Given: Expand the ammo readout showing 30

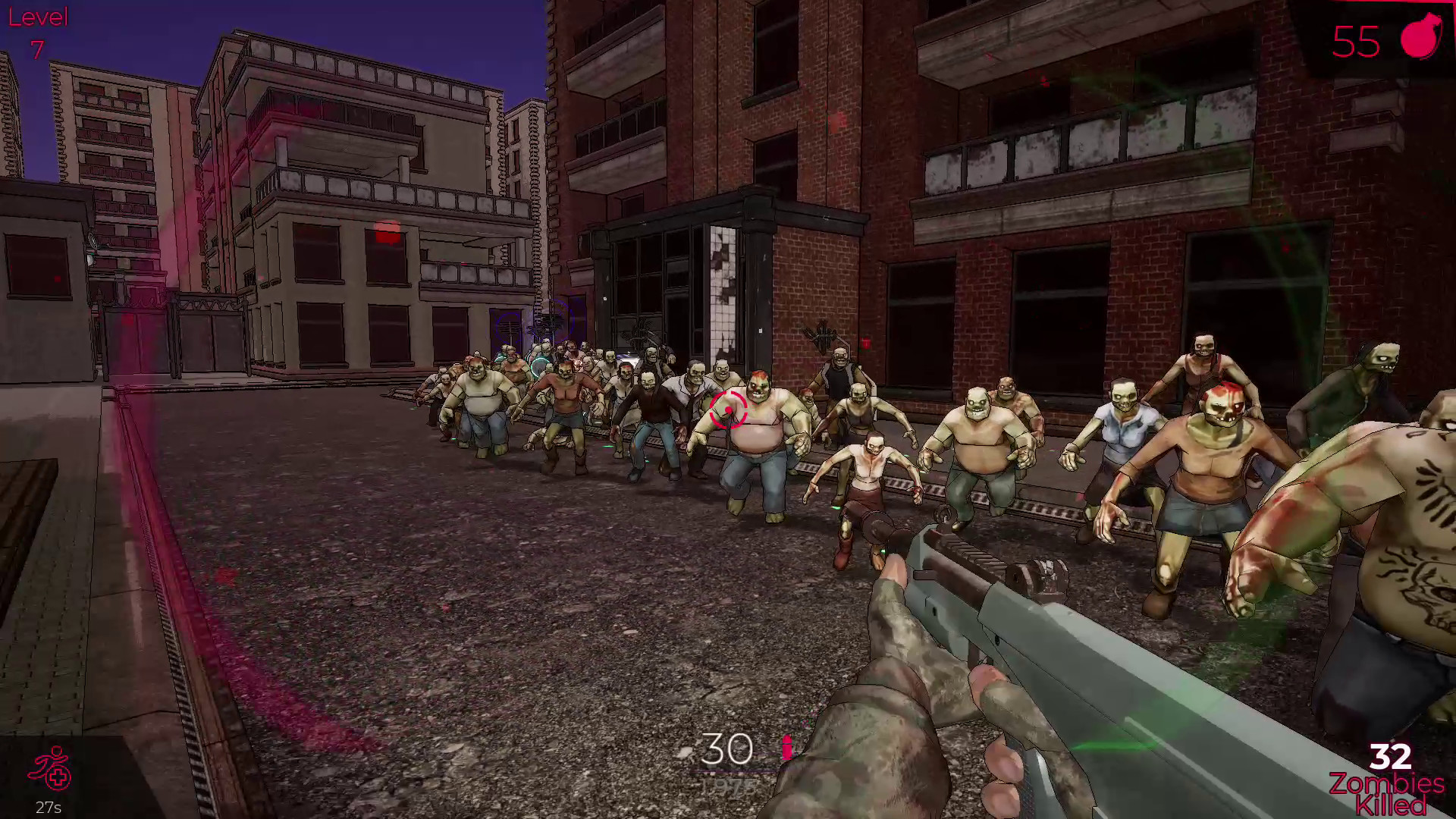Looking at the screenshot, I should point(726,749).
